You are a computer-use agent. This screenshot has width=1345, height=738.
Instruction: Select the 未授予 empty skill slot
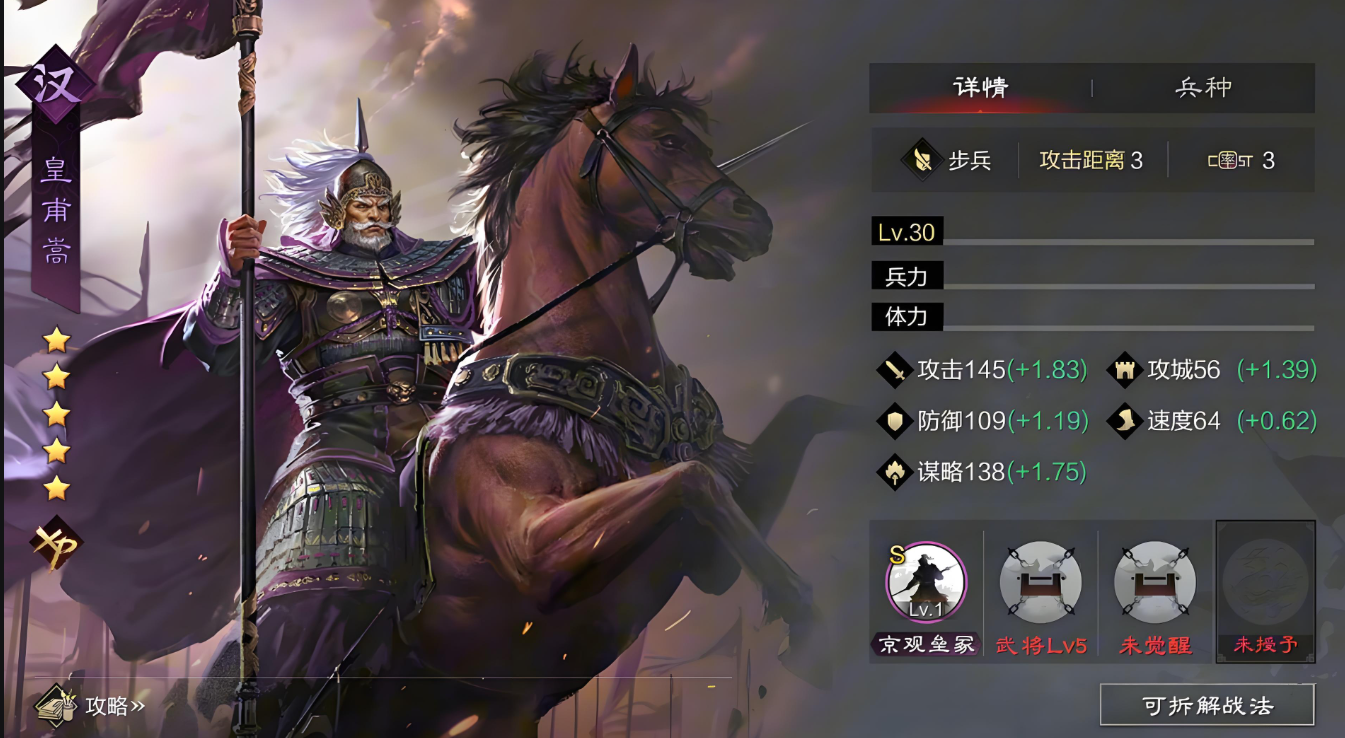coord(1266,586)
